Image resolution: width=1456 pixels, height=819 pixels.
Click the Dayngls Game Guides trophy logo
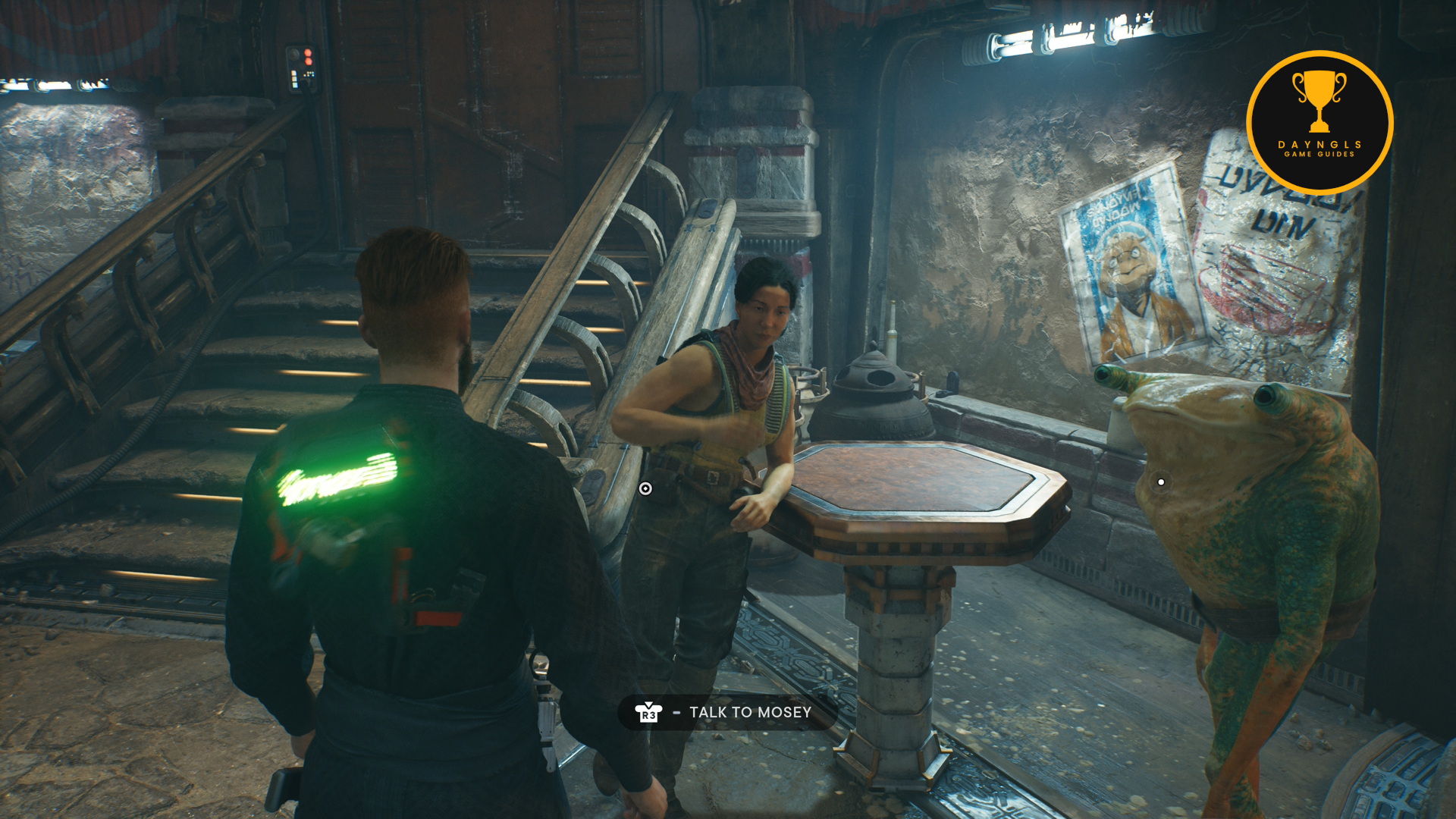1319,123
